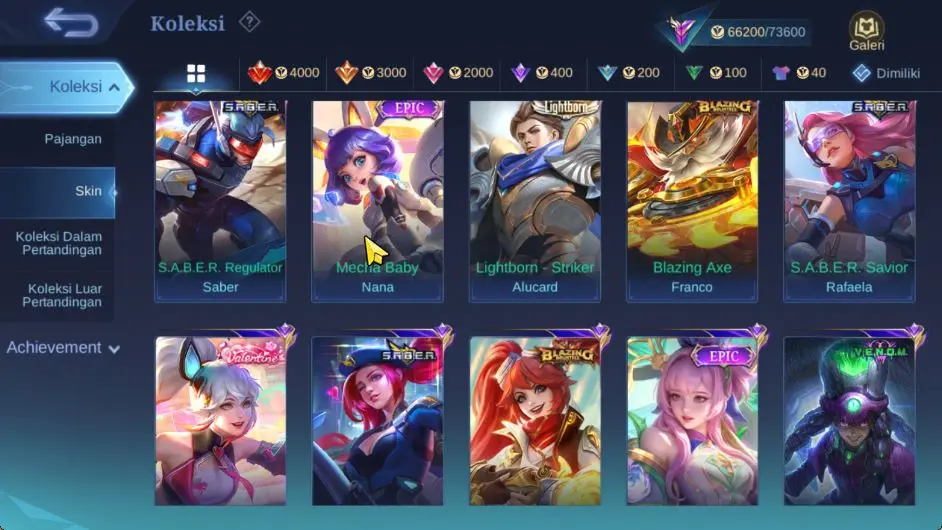Go back using the arrow button

[70, 23]
